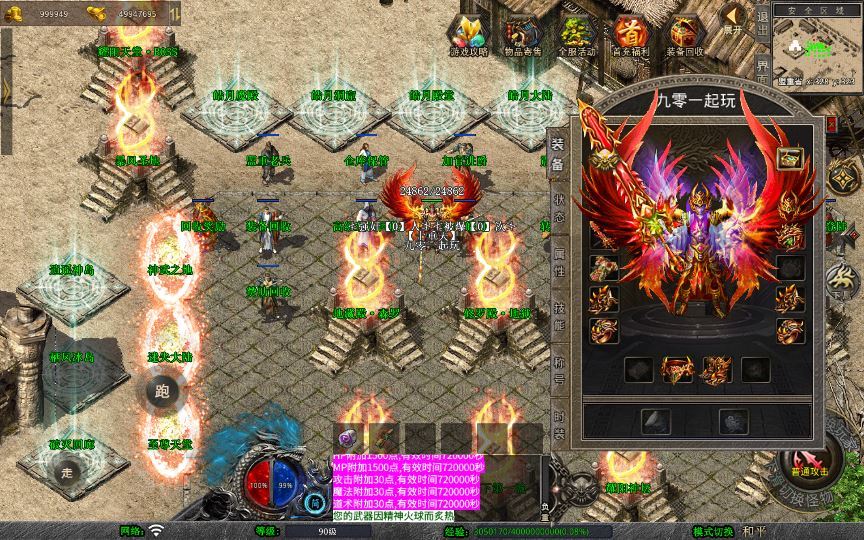The image size is (864, 540).
Task: Click the treasure chest icon in character panel
Action: pos(790,156)
